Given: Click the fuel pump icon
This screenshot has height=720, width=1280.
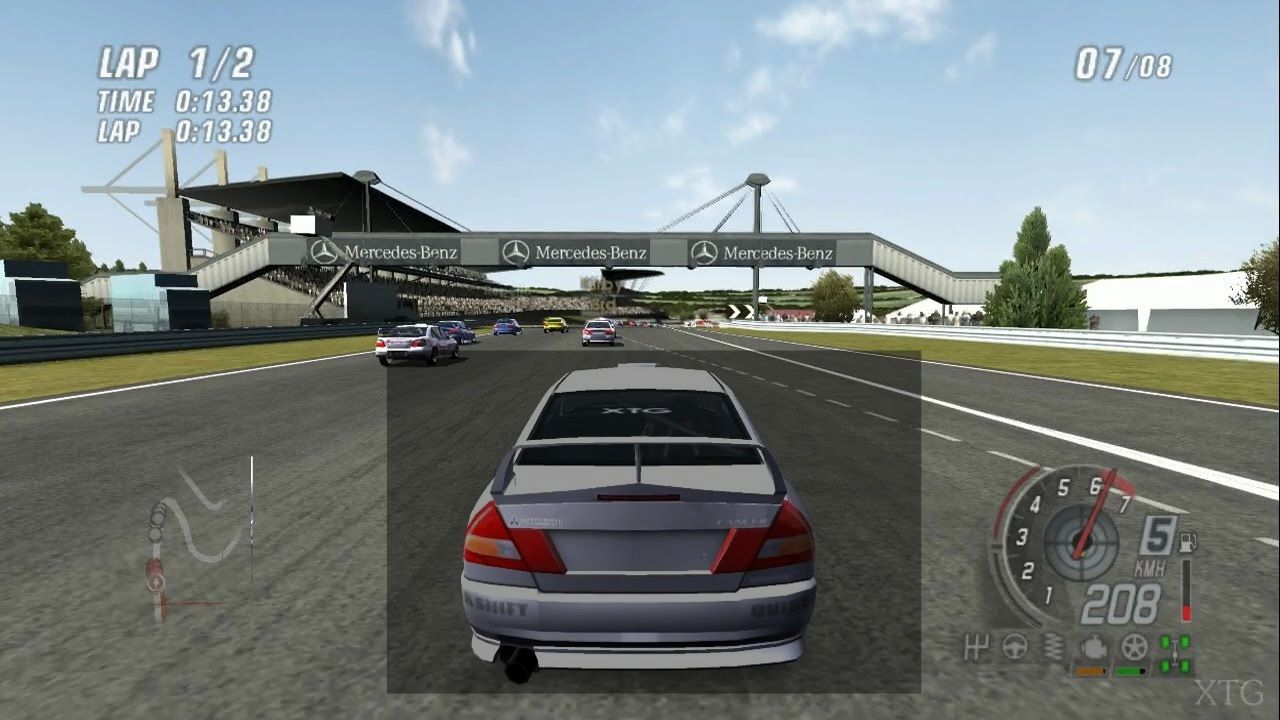Looking at the screenshot, I should point(1187,545).
